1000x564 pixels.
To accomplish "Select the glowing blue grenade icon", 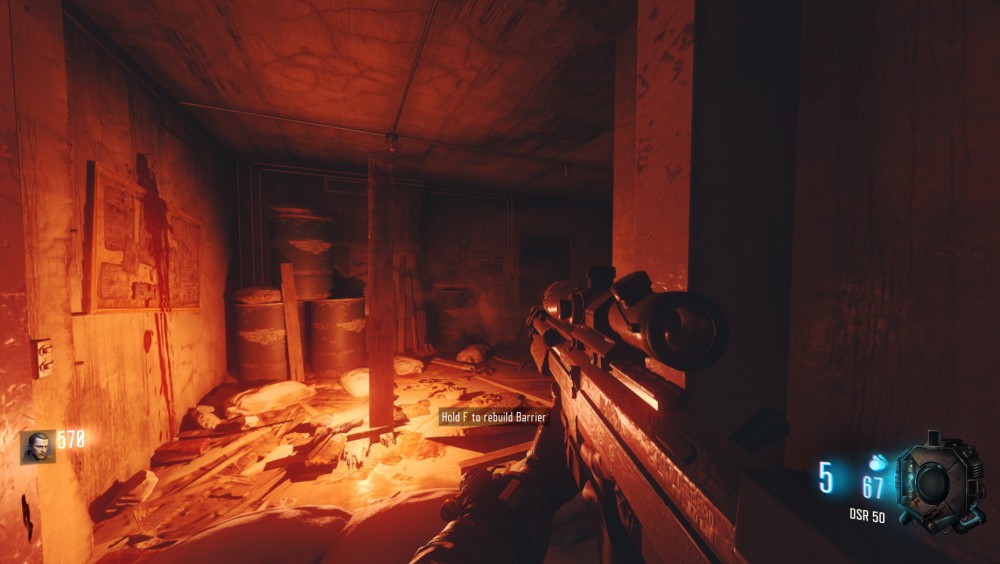I will [x=877, y=463].
